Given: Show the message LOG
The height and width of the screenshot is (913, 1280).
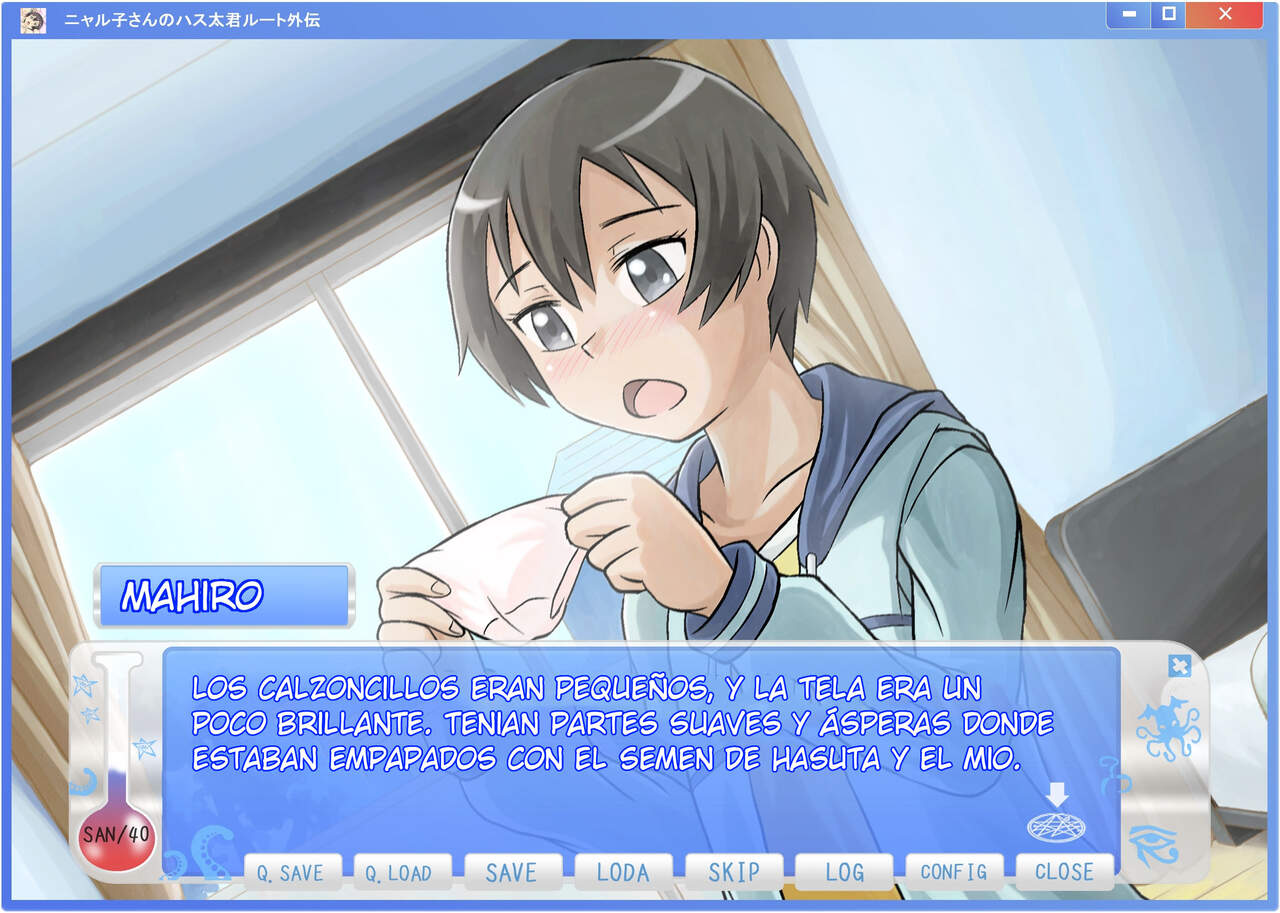Looking at the screenshot, I should [x=844, y=872].
